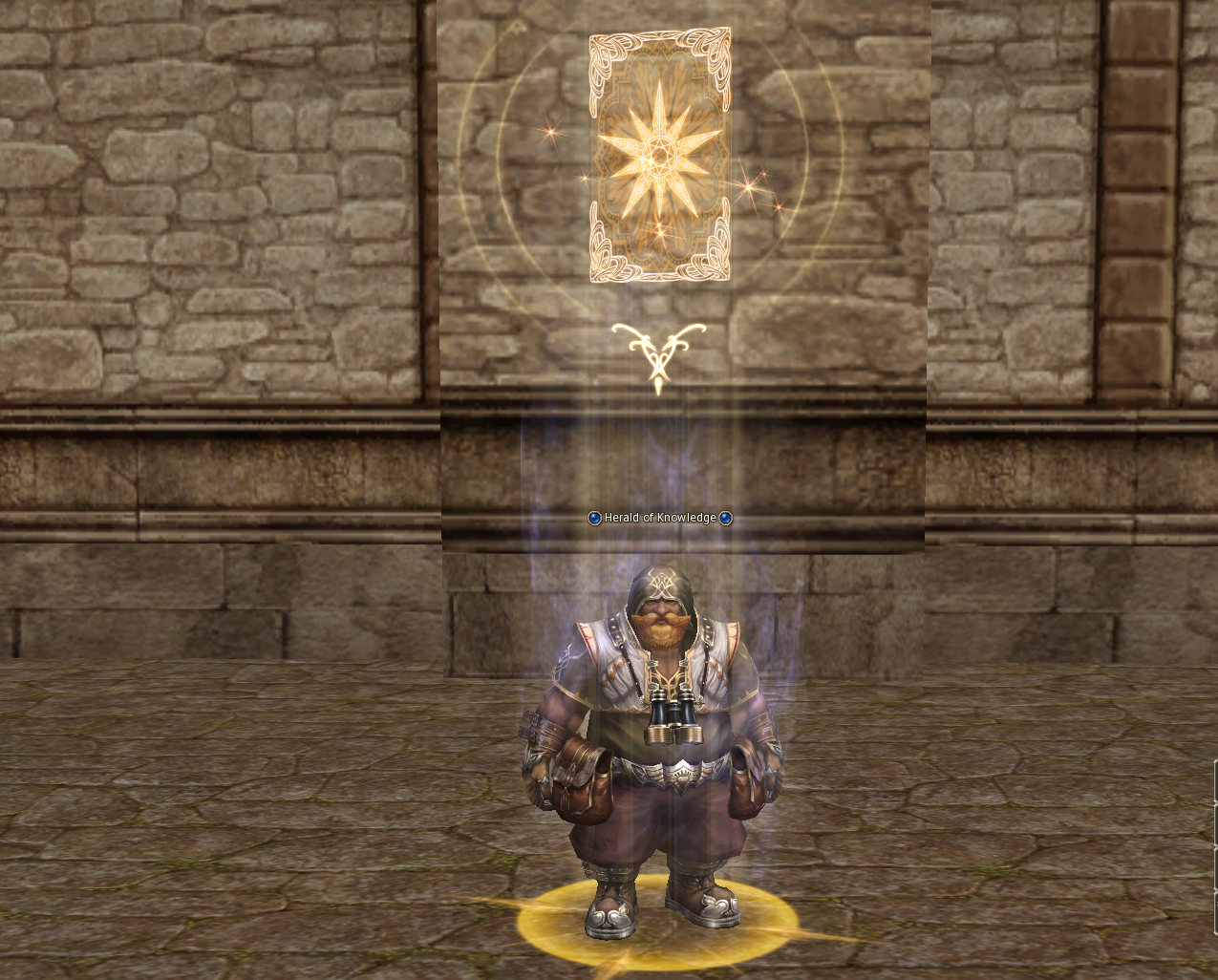Viewport: 1218px width, 980px height.
Task: Select the Herald of Knowledge nameplate
Action: point(660,518)
